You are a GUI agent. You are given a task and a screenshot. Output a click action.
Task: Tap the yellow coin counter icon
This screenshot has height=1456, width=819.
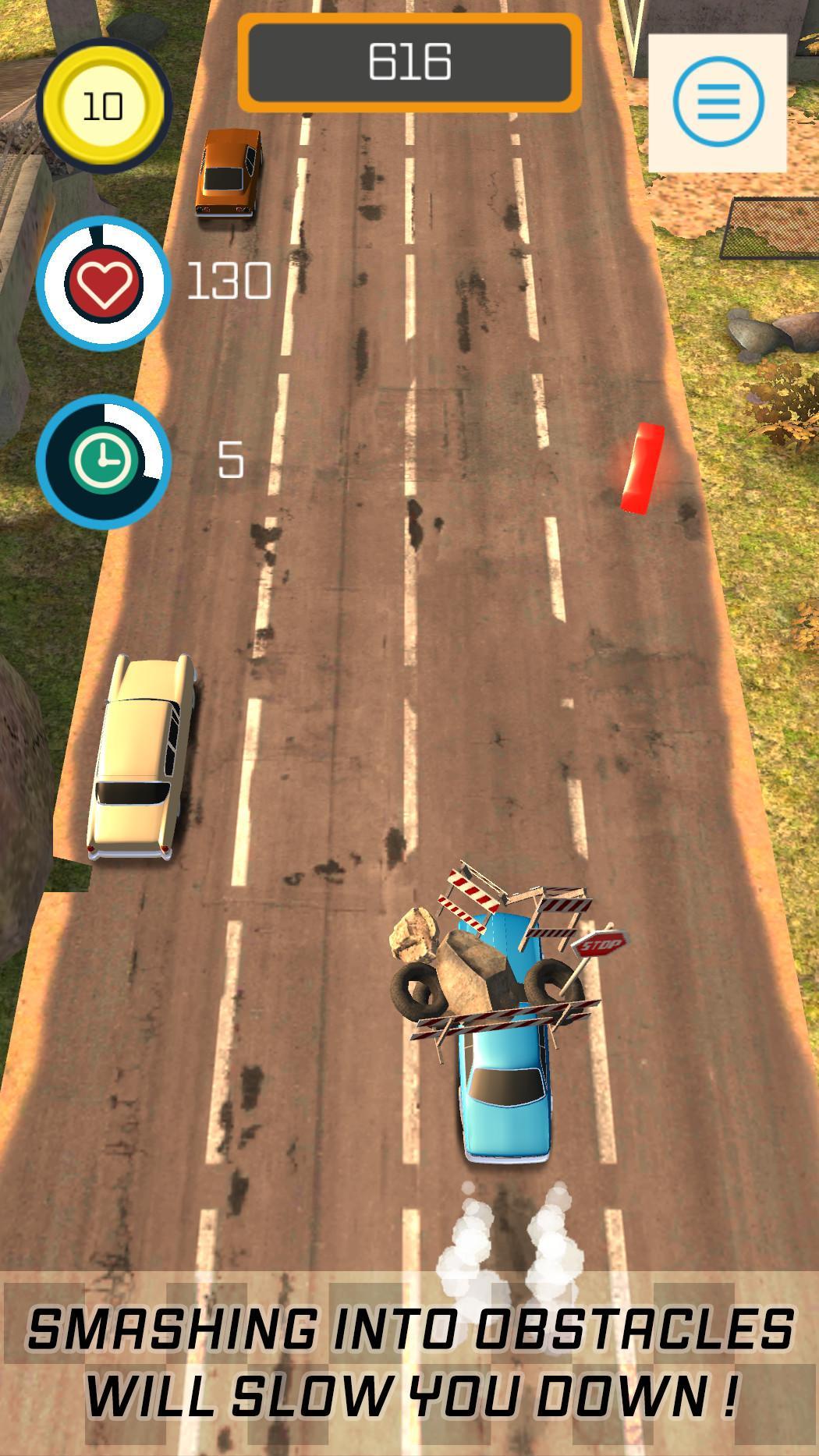click(x=102, y=105)
